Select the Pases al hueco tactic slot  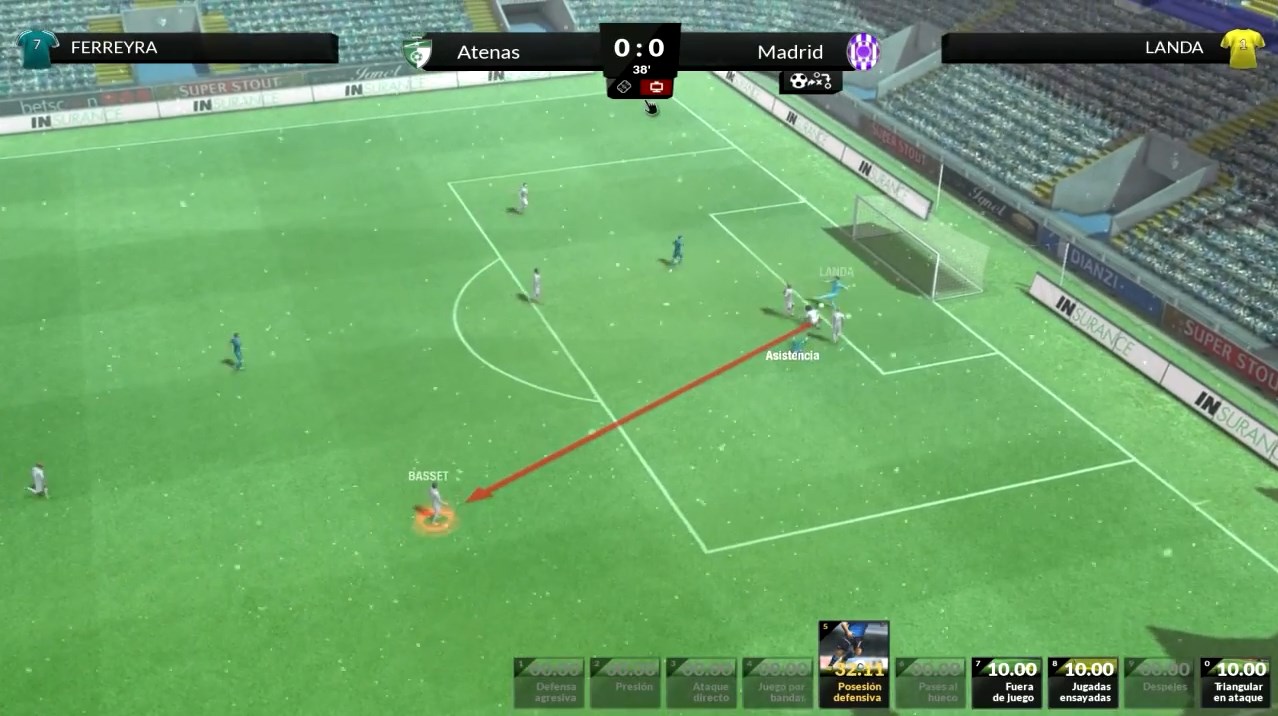tap(931, 681)
